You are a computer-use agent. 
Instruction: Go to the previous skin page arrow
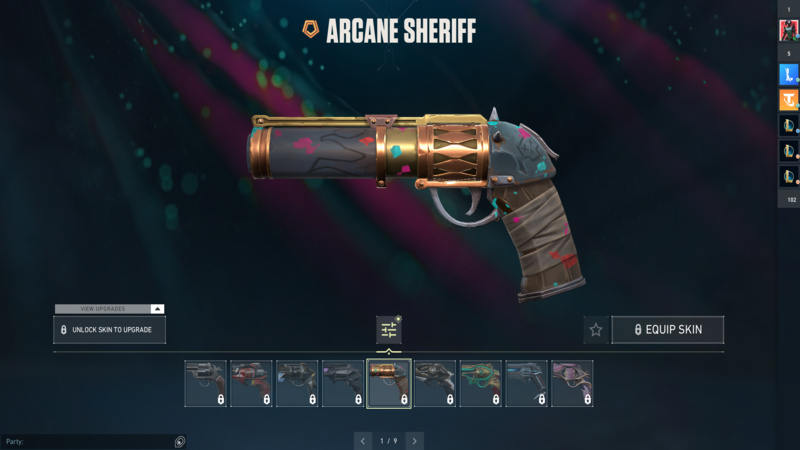(x=364, y=440)
